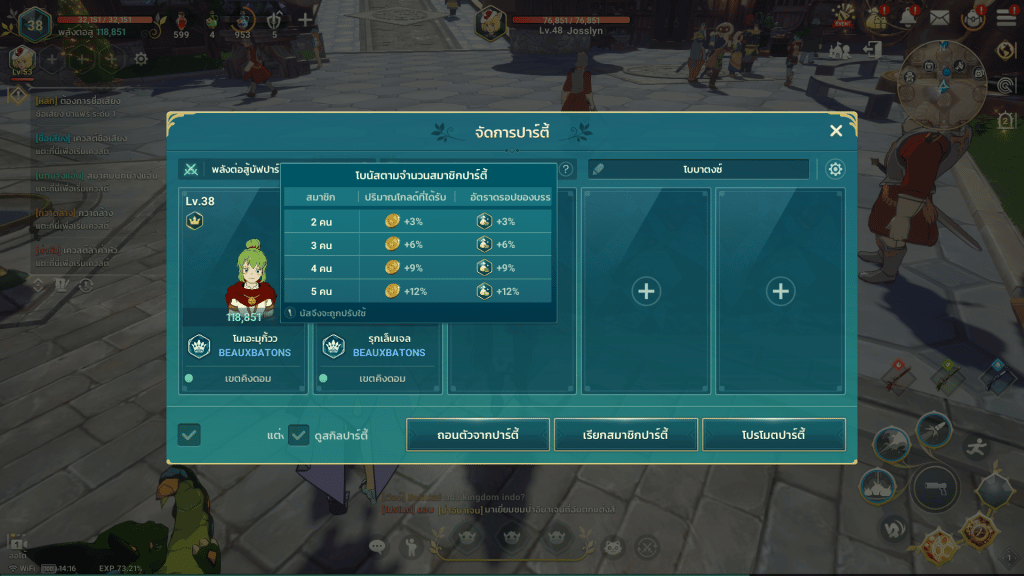Close the party management window

836,130
